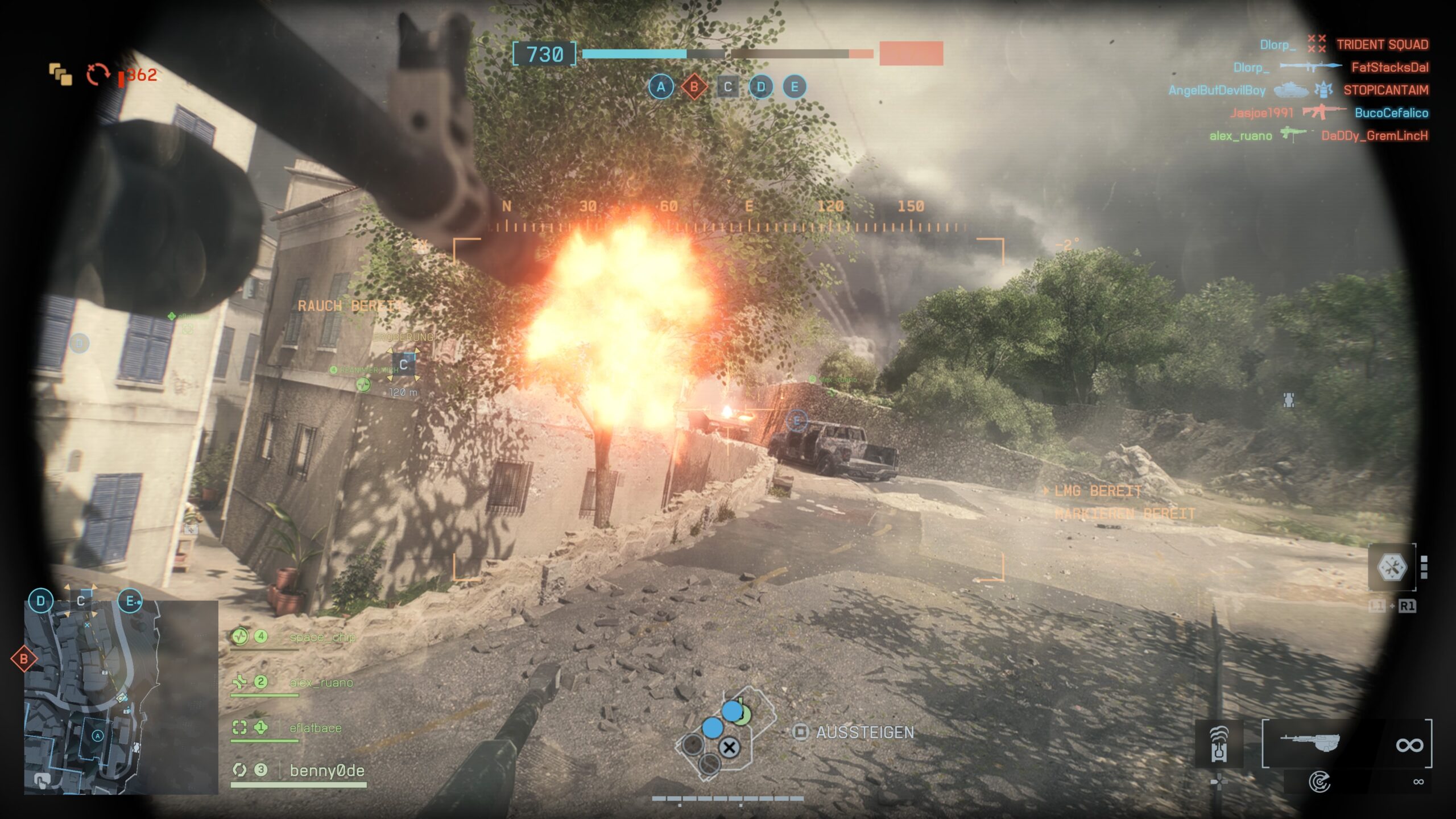The width and height of the screenshot is (1456, 819).
Task: Select space_chip in the squad list
Action: 322,637
